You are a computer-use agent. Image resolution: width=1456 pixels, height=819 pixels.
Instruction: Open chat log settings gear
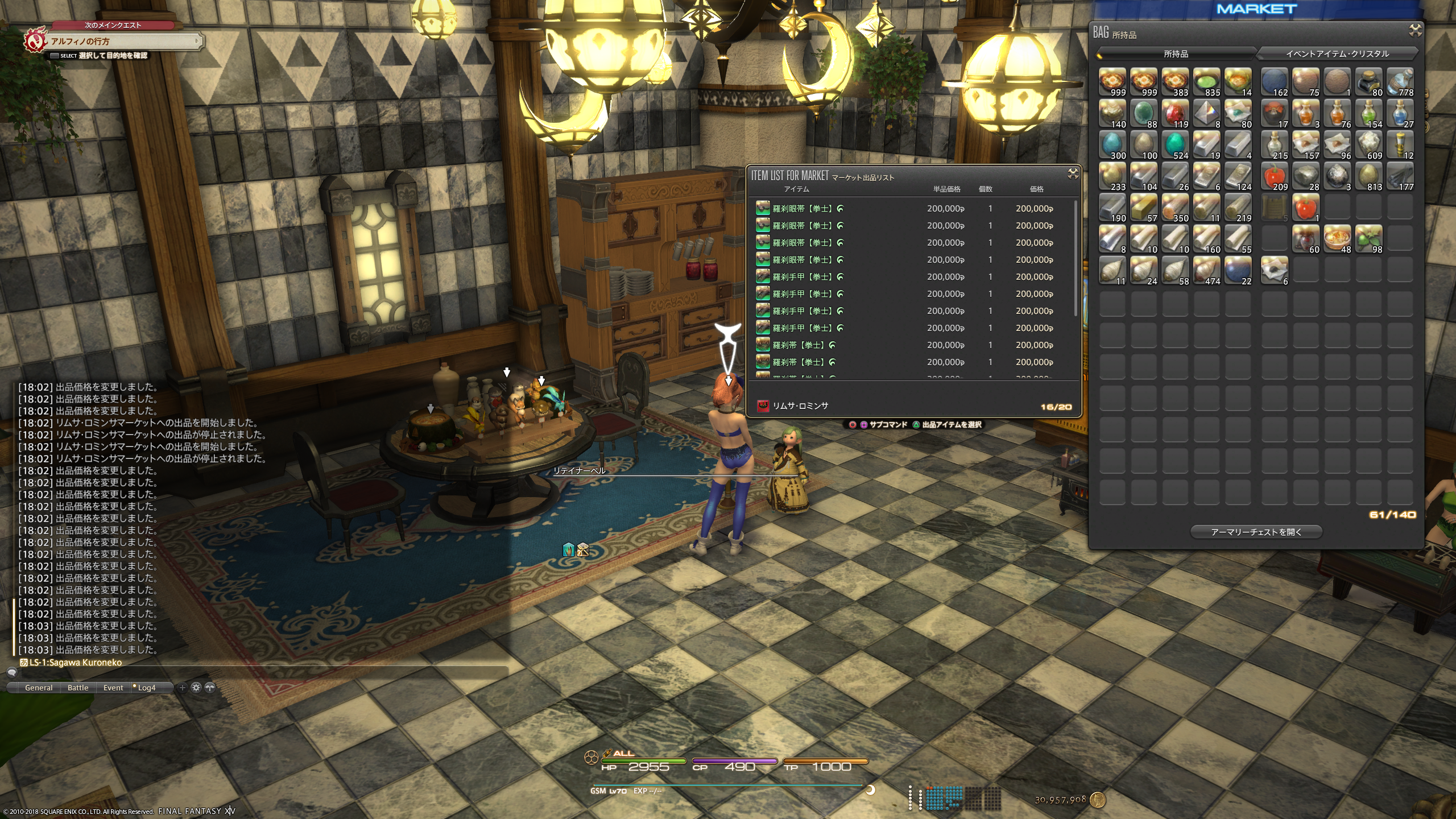196,688
